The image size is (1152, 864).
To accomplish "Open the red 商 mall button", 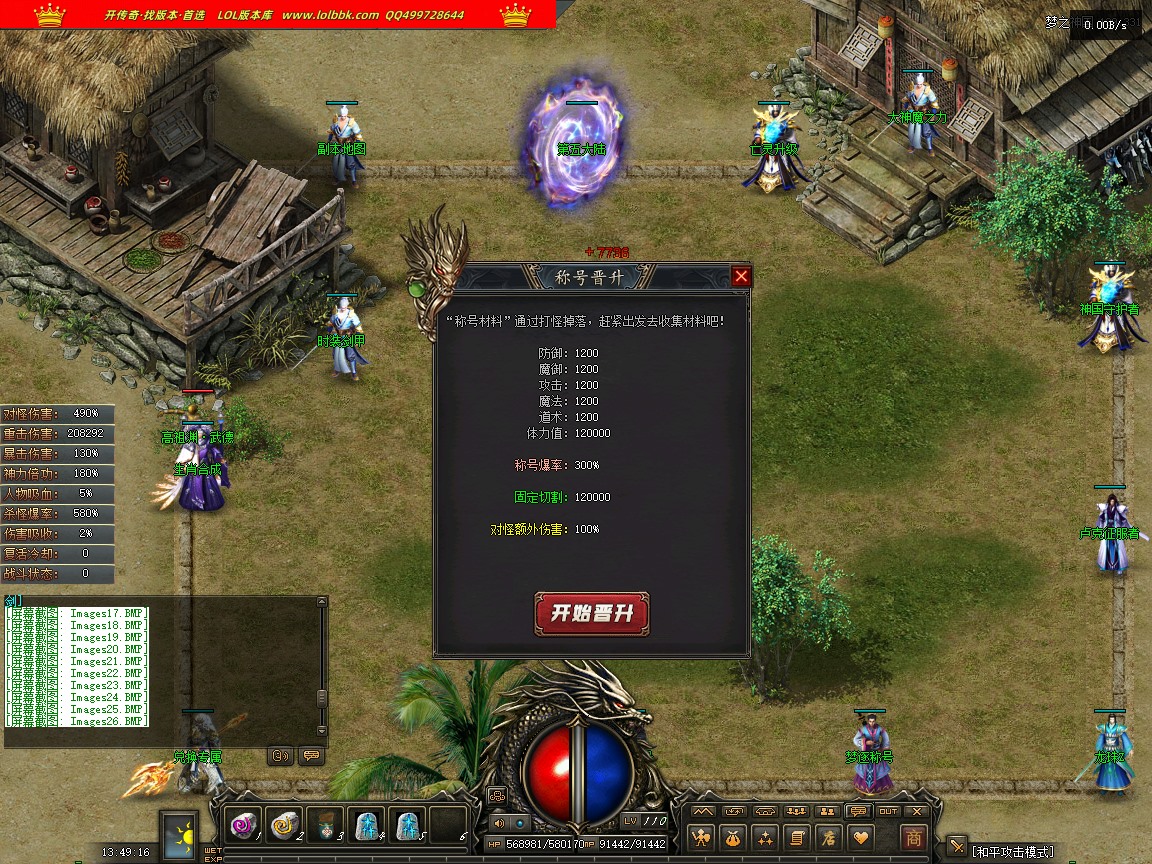I will 913,837.
